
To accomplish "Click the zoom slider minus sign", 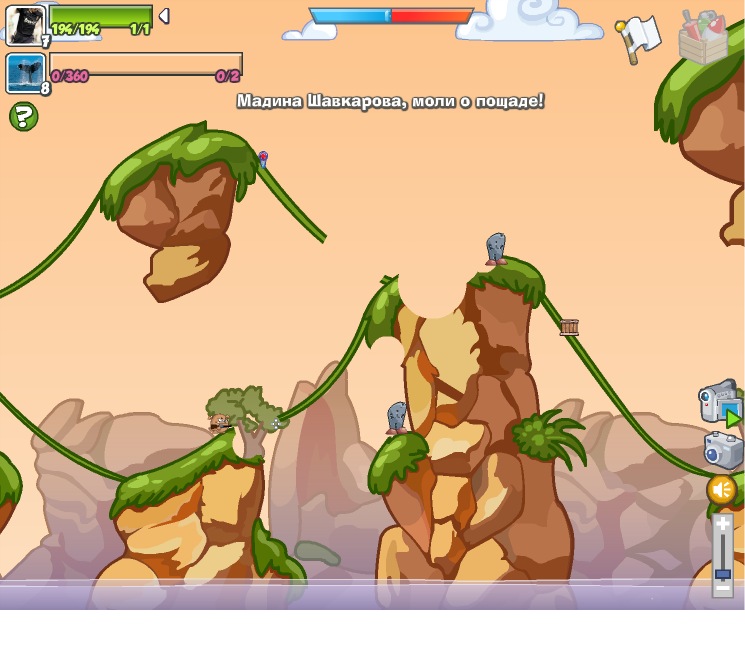I will tap(722, 589).
